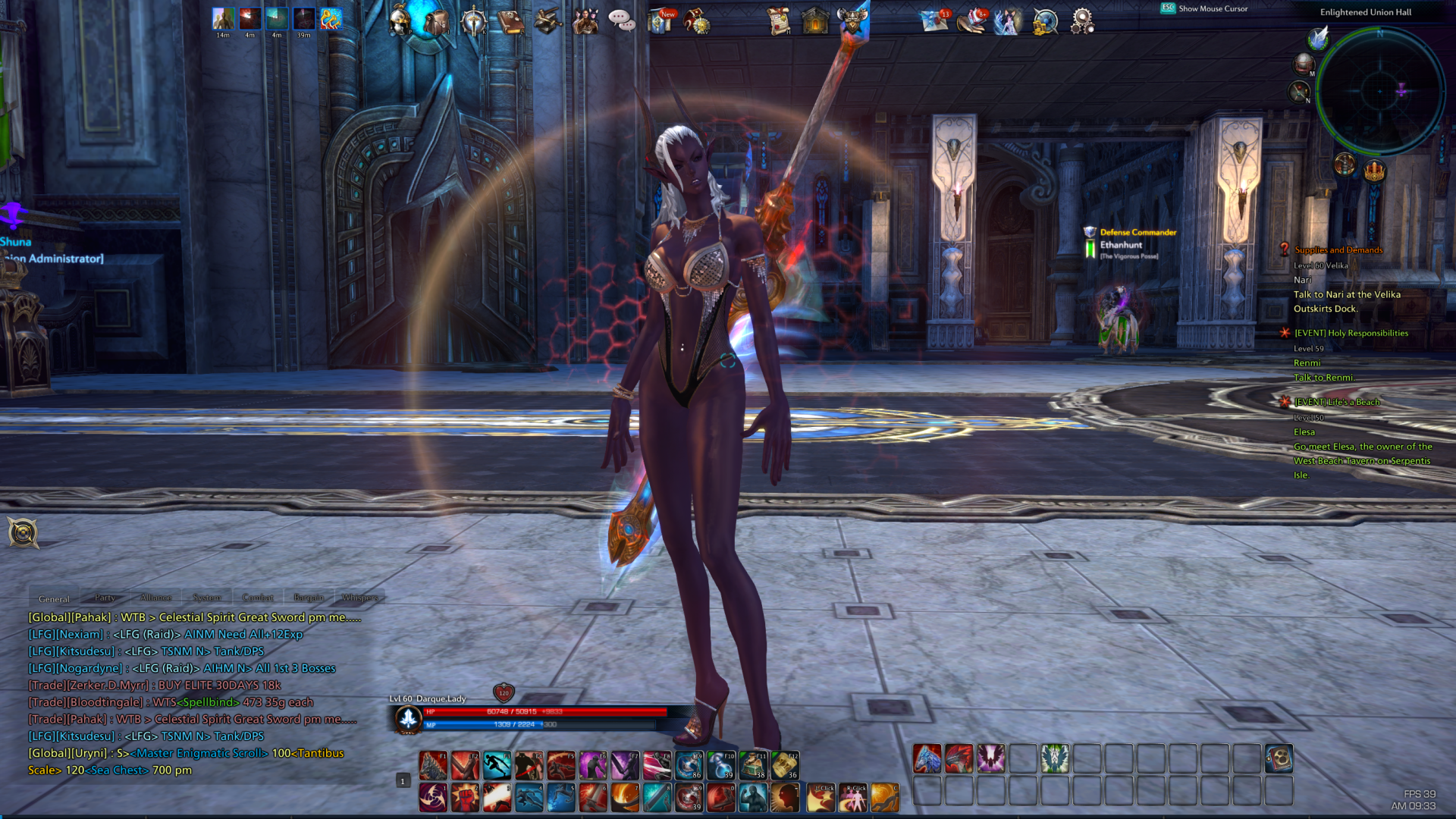Use the blue potion in the F10 slot
The image size is (1456, 819).
(720, 766)
